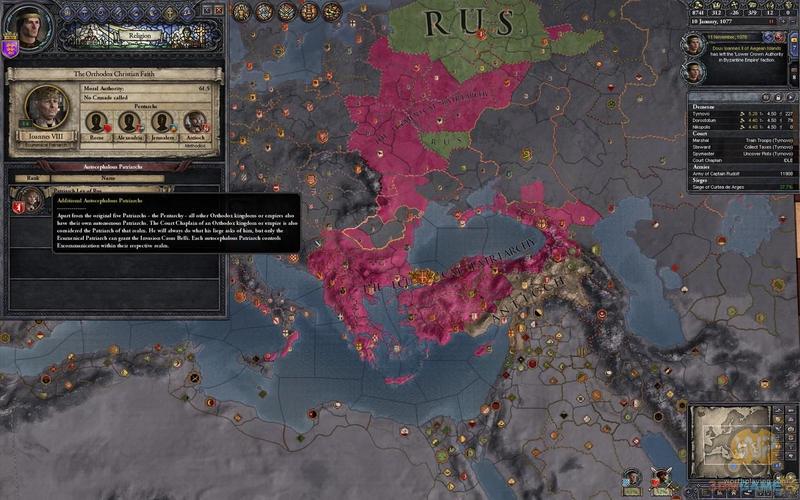
Task: Select the Rome patriarch slot
Action: pyautogui.click(x=97, y=122)
